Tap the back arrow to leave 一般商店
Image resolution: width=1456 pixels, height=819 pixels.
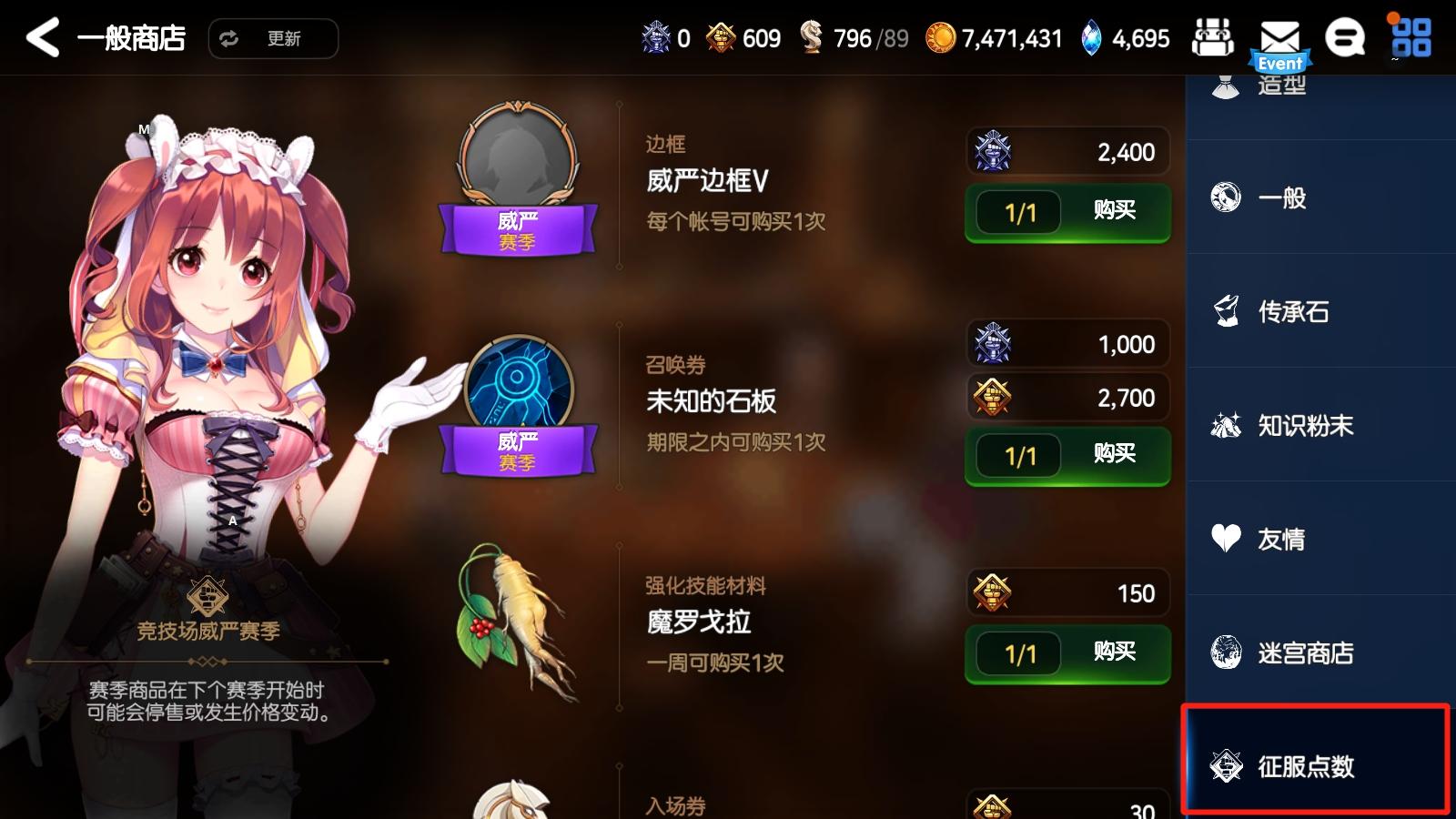43,38
